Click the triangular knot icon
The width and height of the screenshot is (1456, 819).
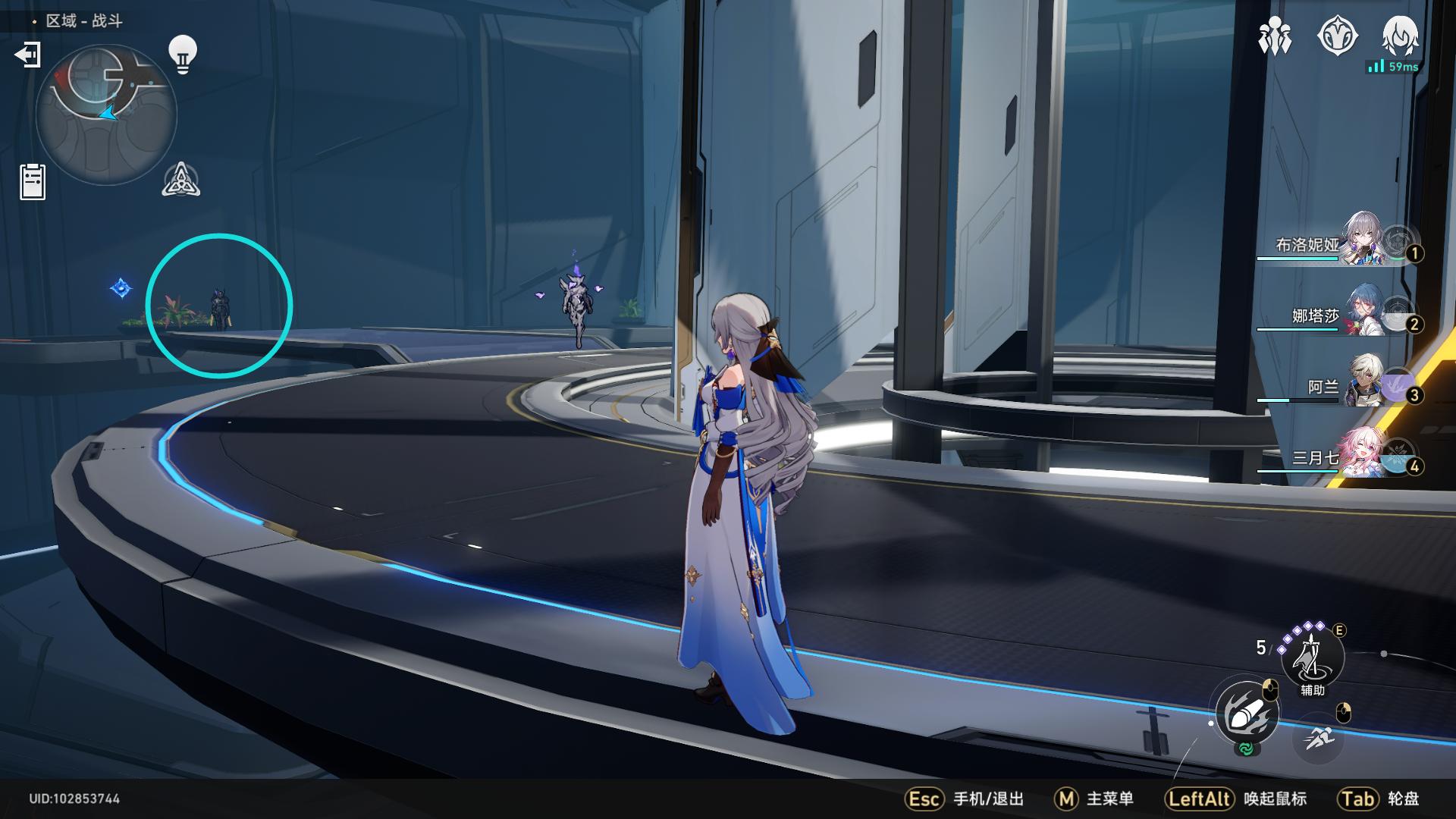[181, 180]
